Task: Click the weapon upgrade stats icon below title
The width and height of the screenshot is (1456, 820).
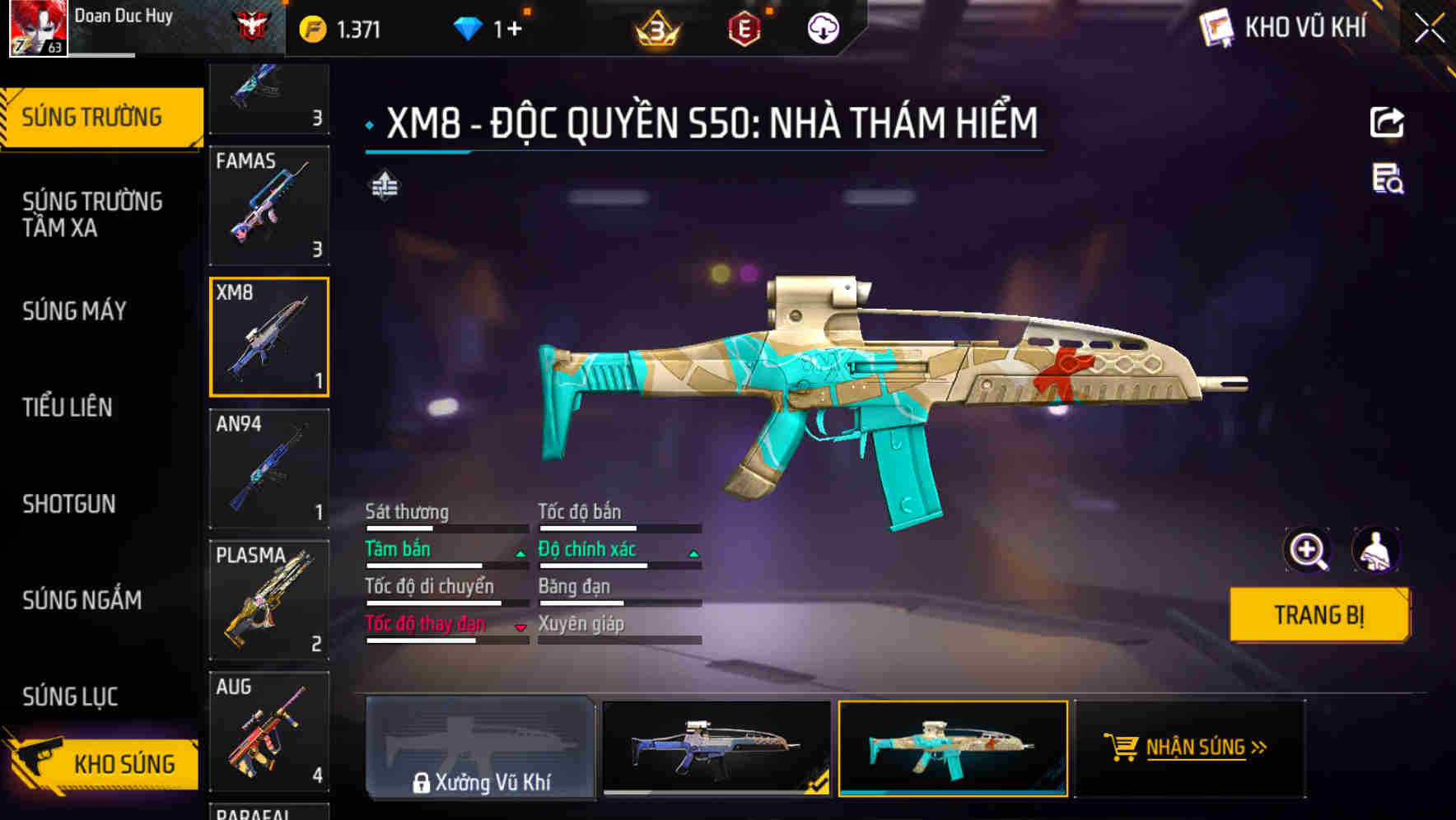Action: point(385,186)
